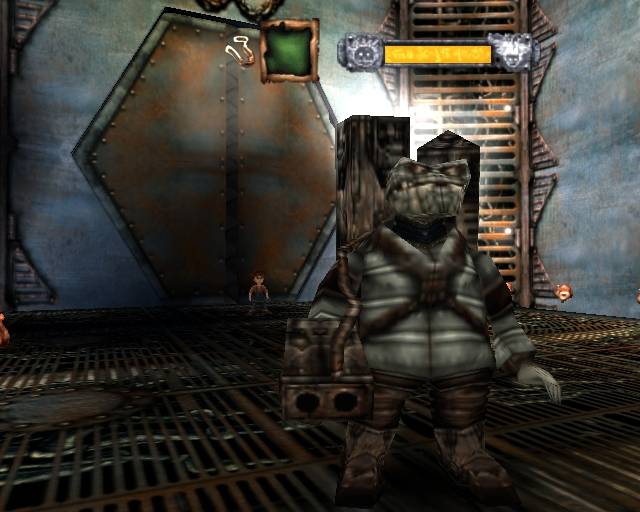Viewport: 640px width, 512px height.
Task: Click the white hook-shaped icon beside the slot
Action: coord(240,48)
